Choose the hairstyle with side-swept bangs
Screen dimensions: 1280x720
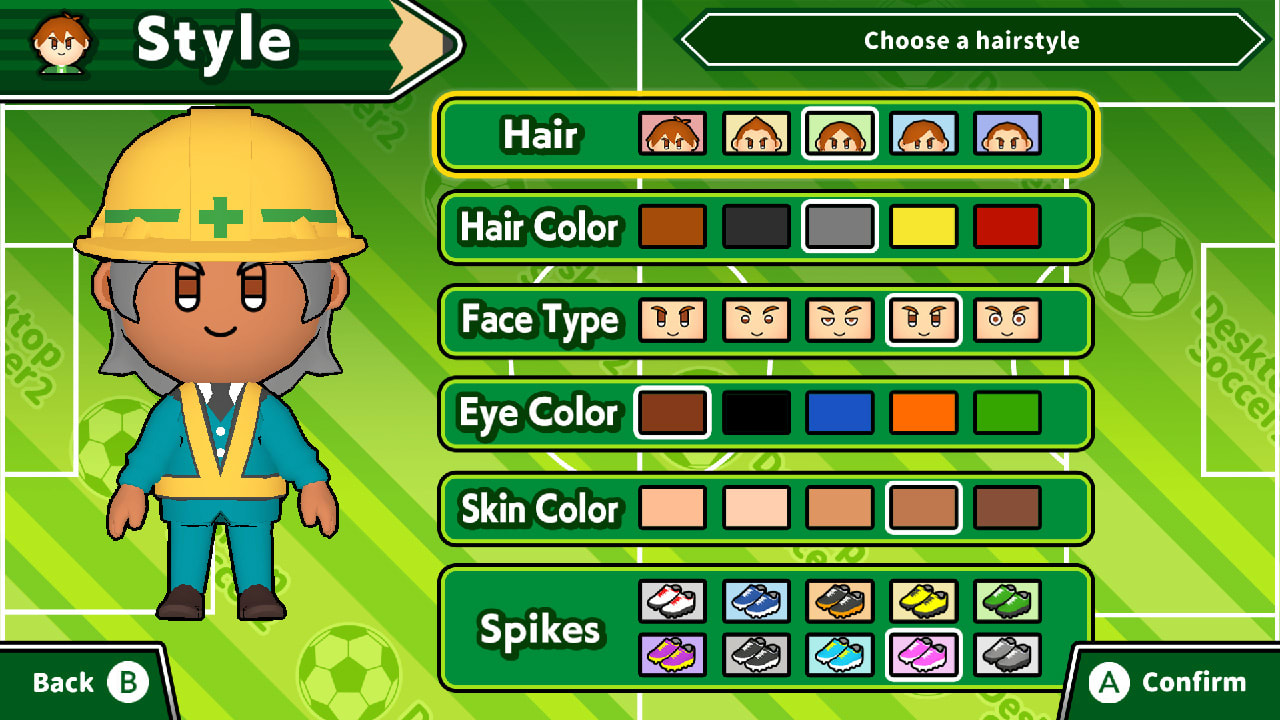[x=924, y=135]
